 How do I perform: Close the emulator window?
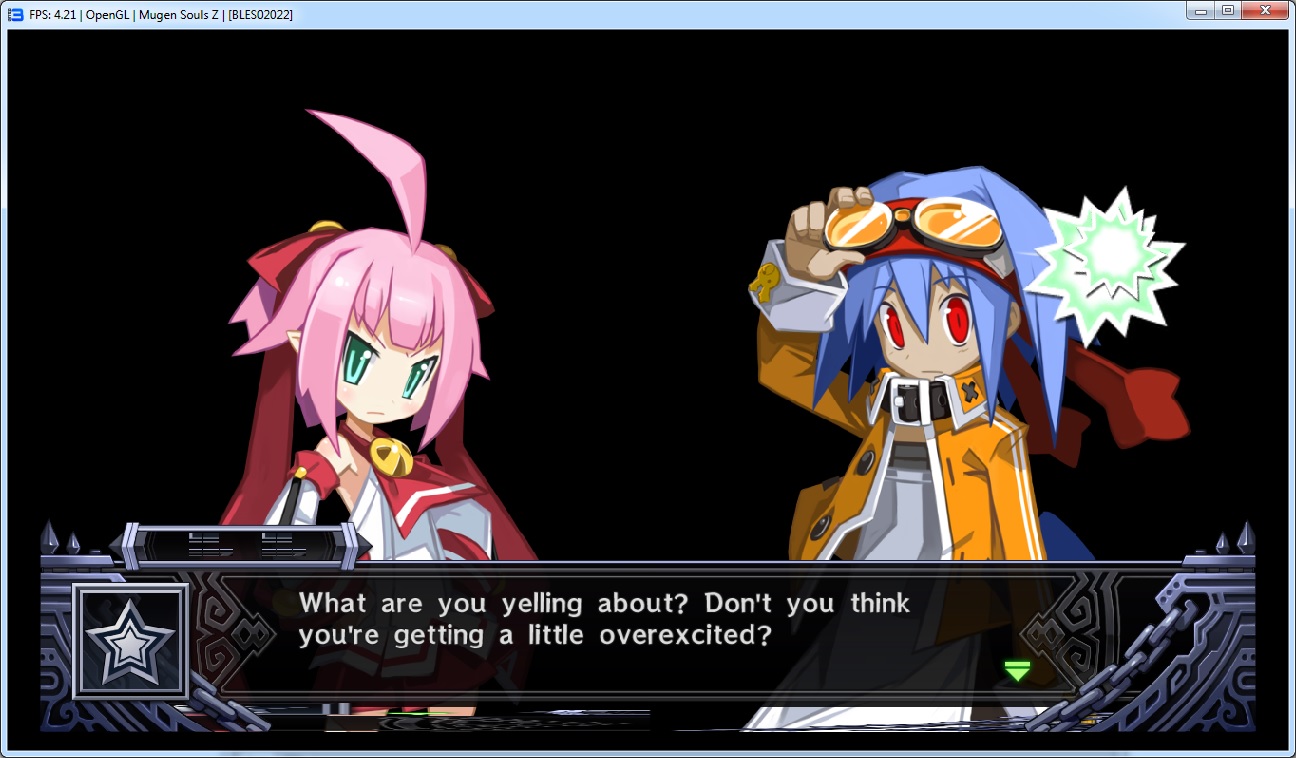tap(1265, 11)
